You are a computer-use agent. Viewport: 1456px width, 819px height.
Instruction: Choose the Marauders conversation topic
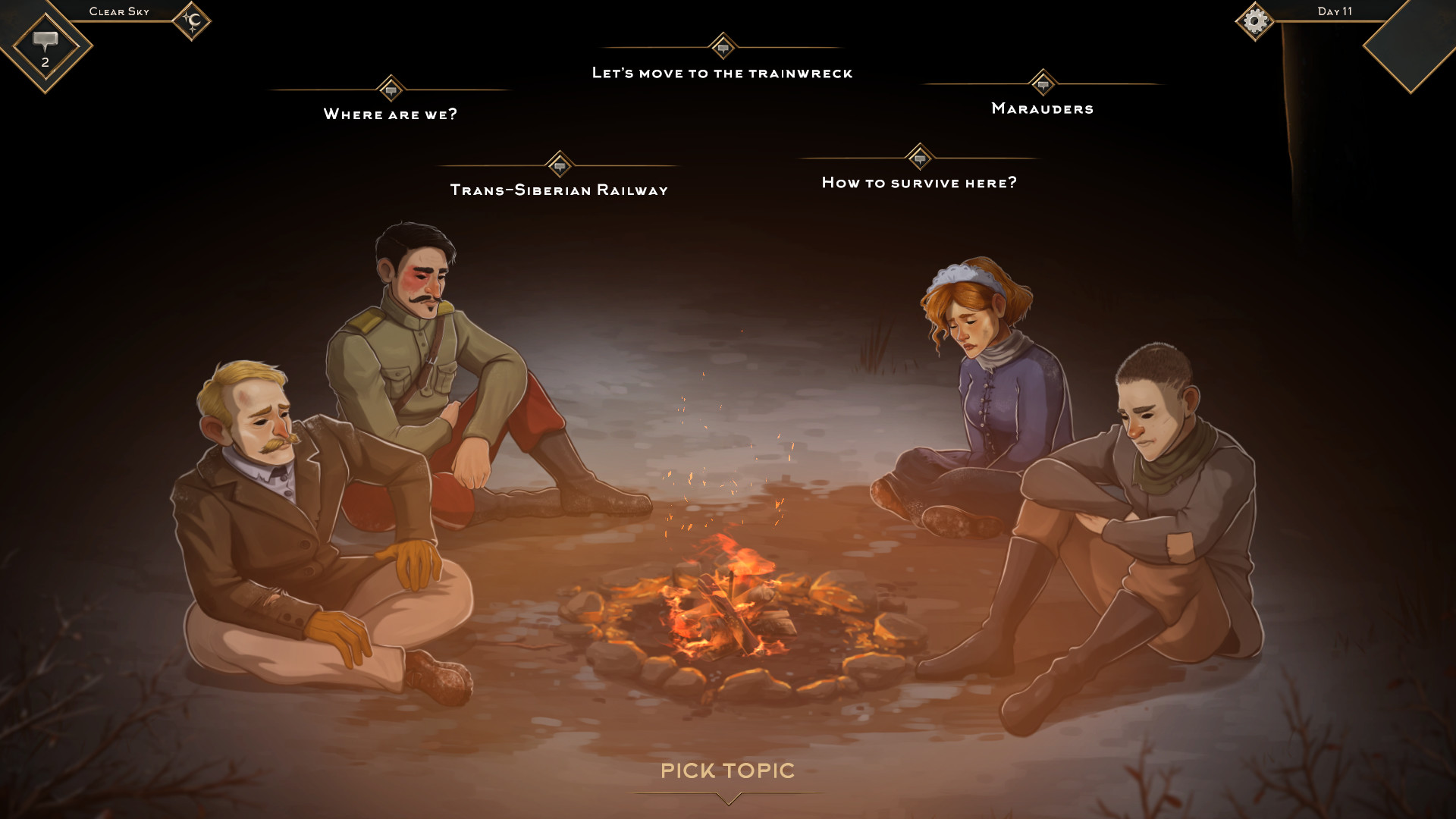pyautogui.click(x=1042, y=108)
